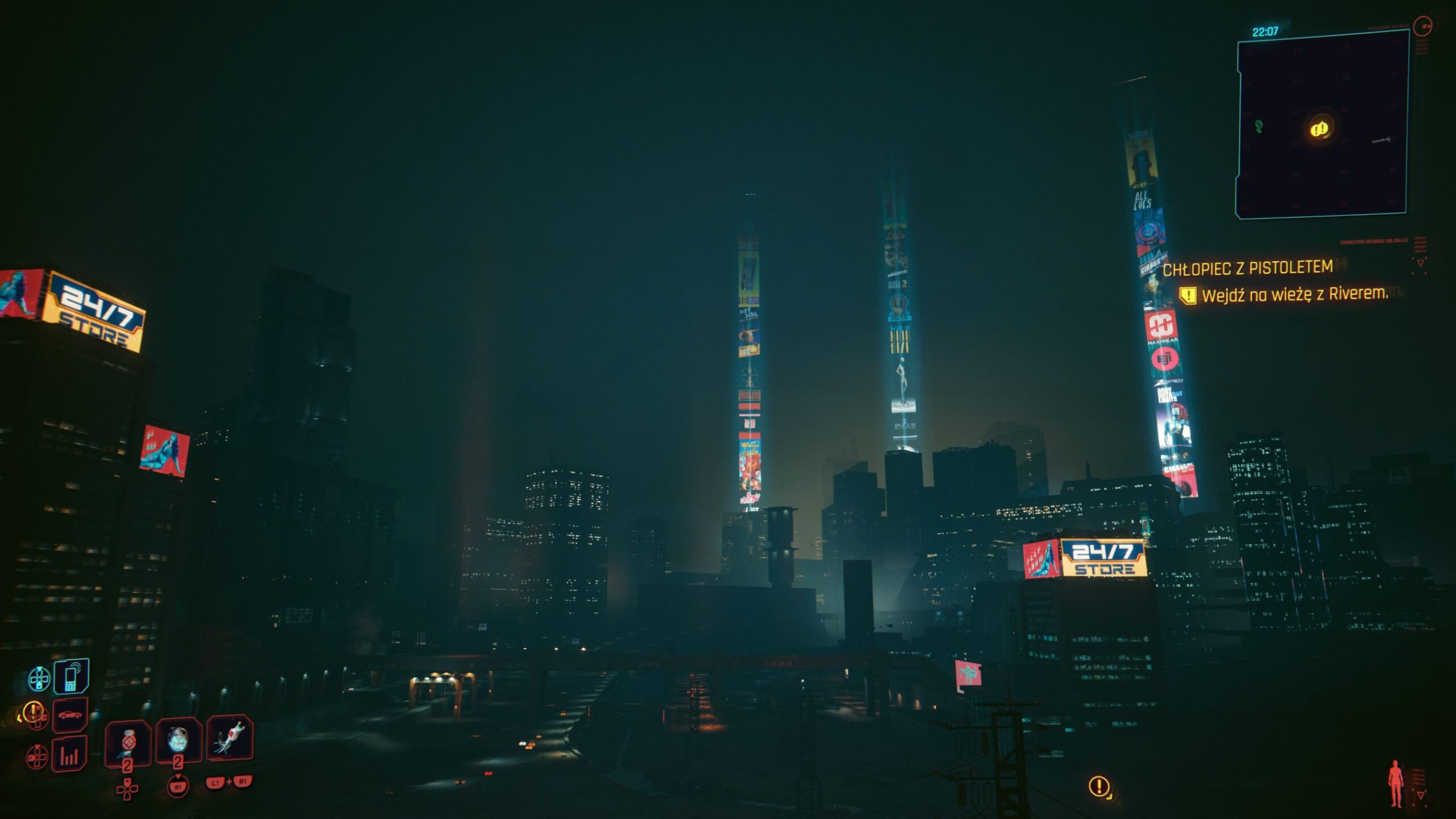The width and height of the screenshot is (1456, 819).
Task: Click the yellow quest waypoint marker
Action: pyautogui.click(x=1099, y=786)
